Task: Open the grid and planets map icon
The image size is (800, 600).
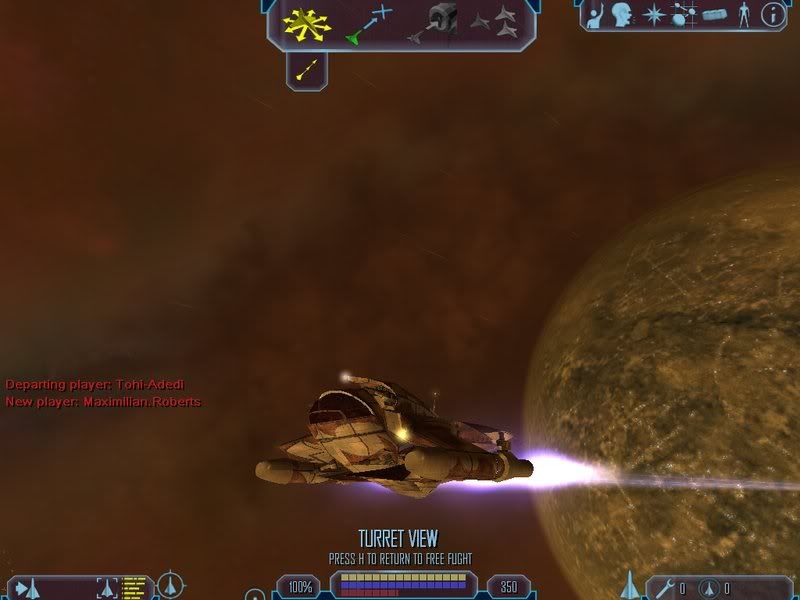Action: click(x=683, y=15)
